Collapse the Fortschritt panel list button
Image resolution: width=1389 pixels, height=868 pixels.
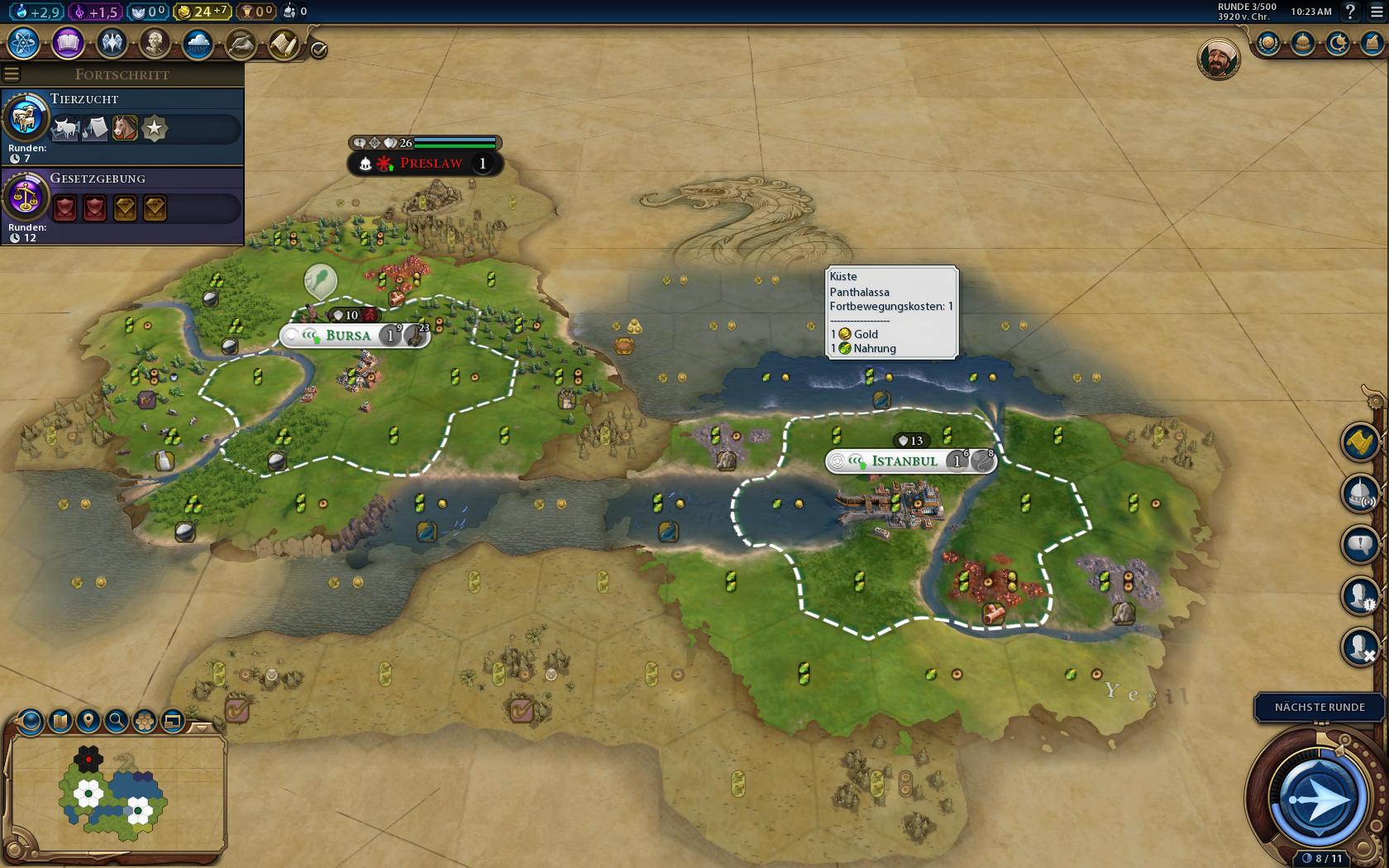pos(12,74)
